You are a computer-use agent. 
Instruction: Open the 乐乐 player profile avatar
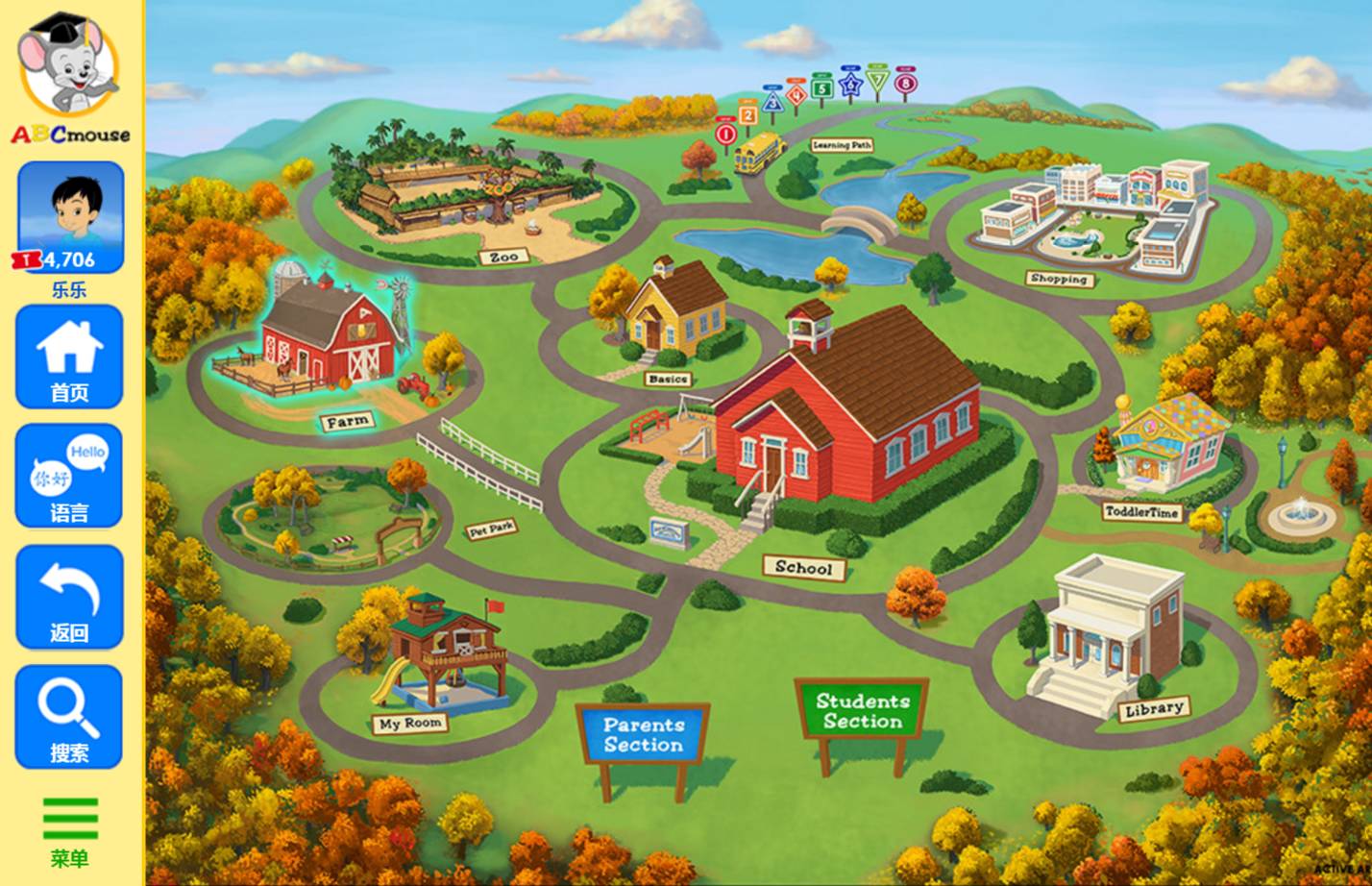70,217
